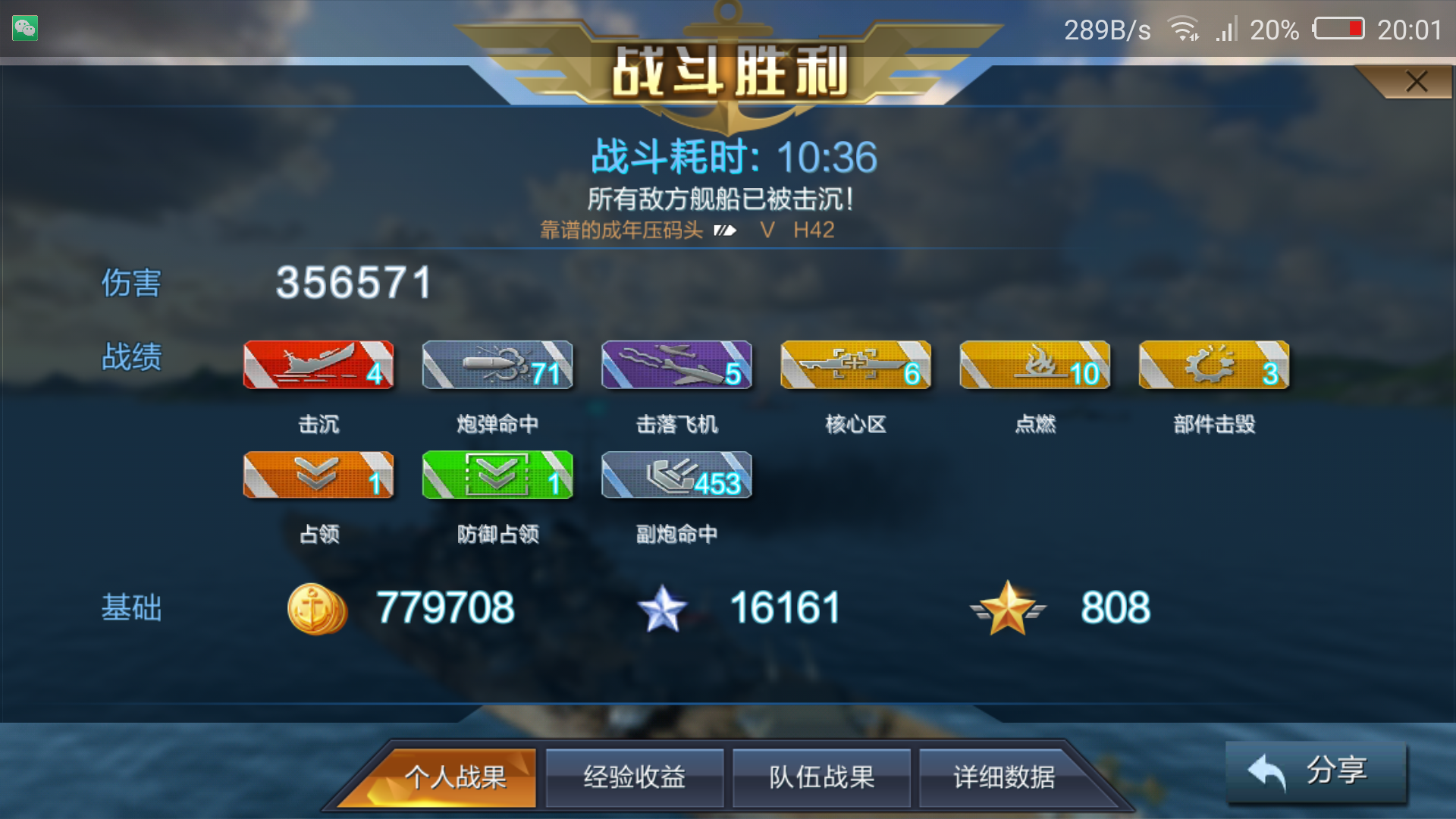This screenshot has width=1456, height=819.
Task: Switch to the 经验收益 tab
Action: pos(634,777)
